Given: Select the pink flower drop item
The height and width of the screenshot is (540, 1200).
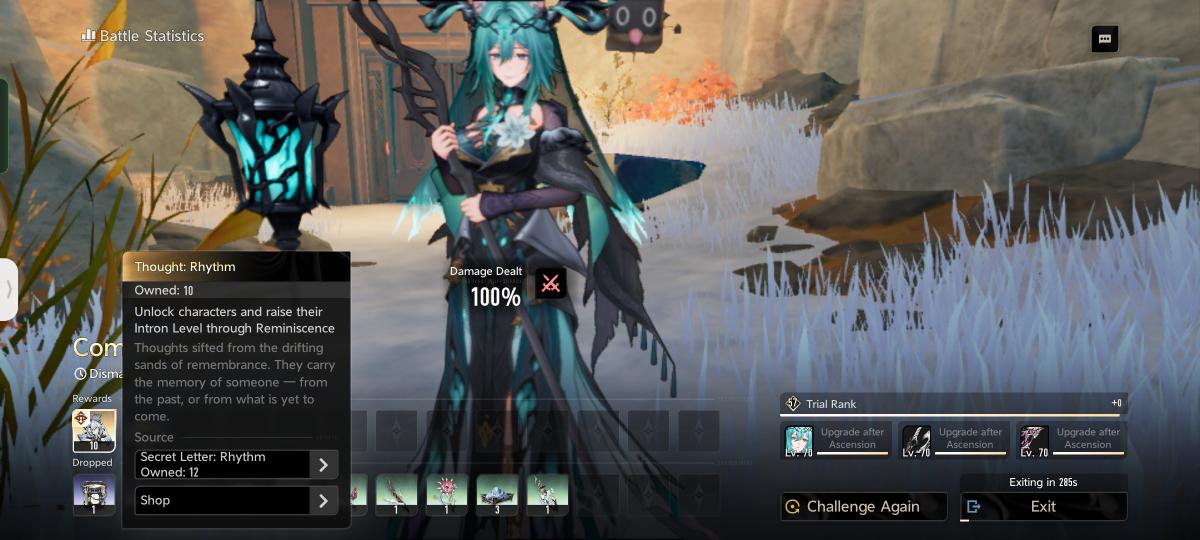Looking at the screenshot, I should pos(447,495).
